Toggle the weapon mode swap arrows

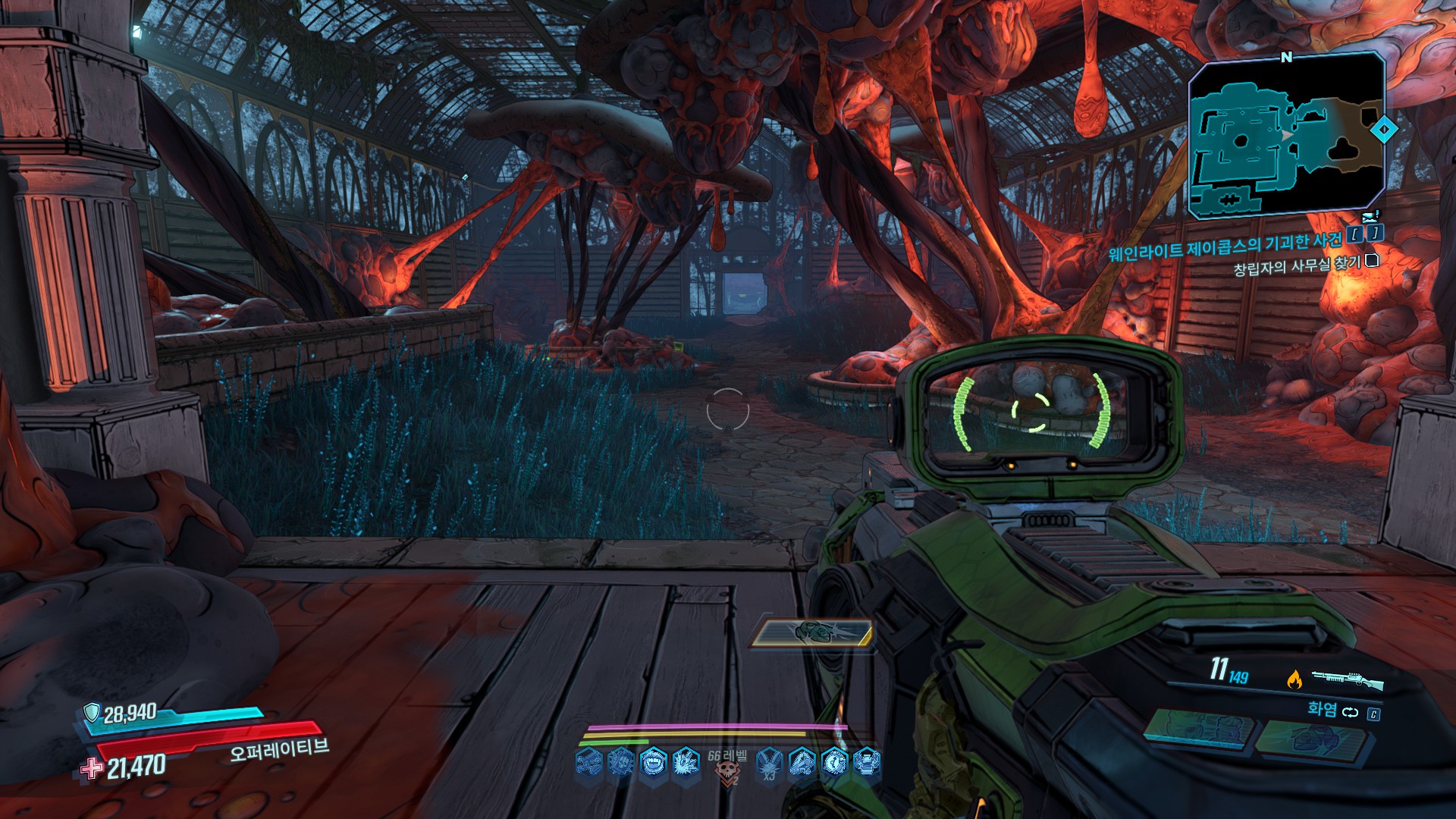1351,712
